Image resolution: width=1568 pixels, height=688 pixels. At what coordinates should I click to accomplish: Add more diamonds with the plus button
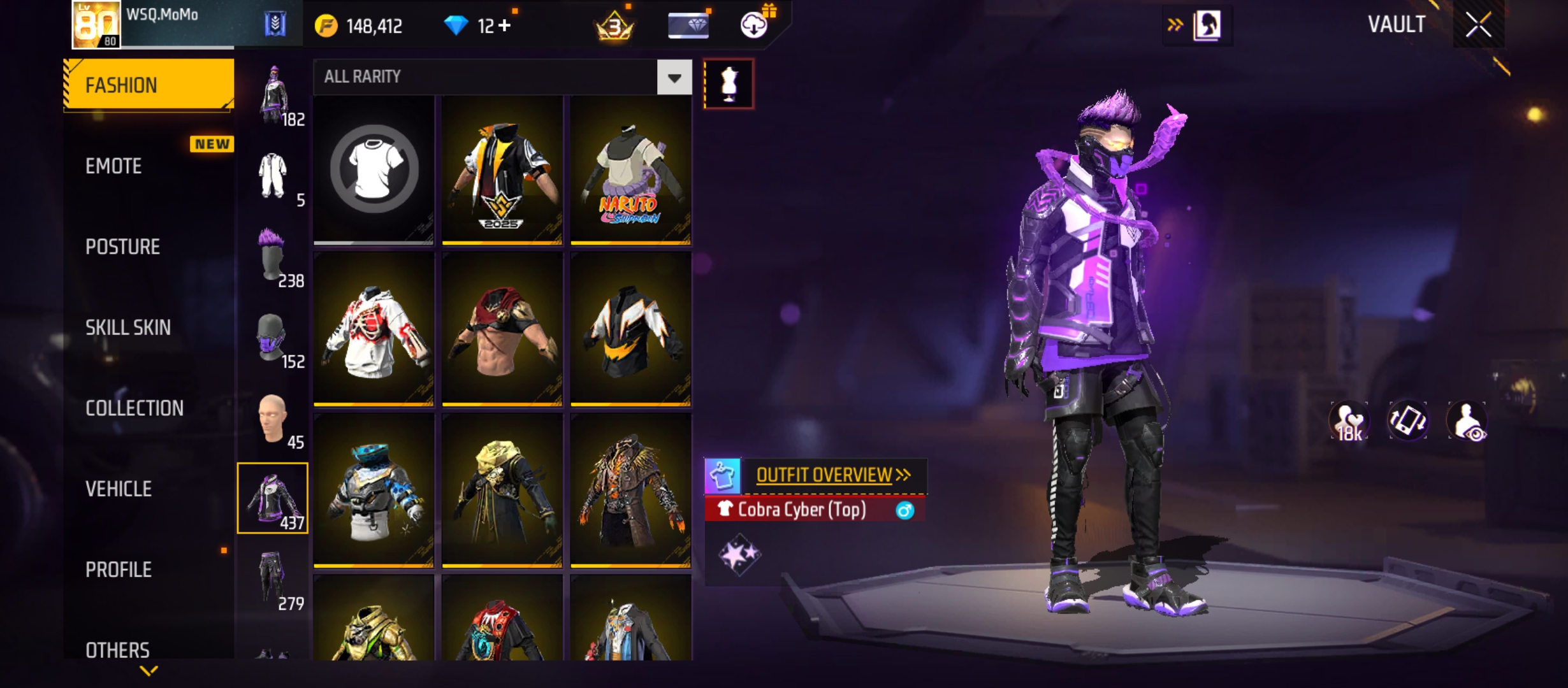(x=505, y=25)
